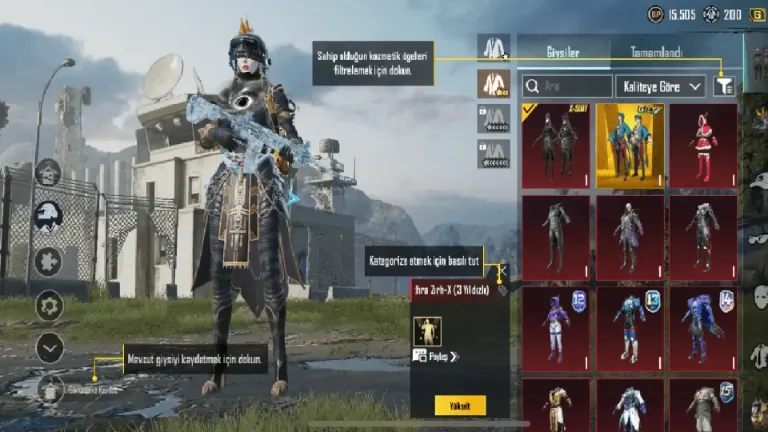768x432 pixels.
Task: Choose the winged blue outfit badge 14
Action: click(703, 329)
